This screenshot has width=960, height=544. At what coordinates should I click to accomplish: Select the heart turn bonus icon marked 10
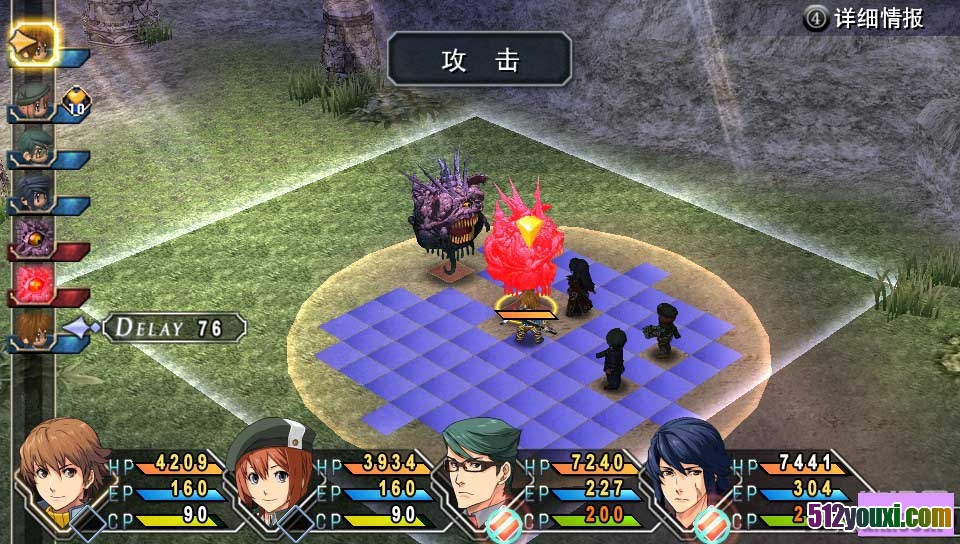click(77, 100)
